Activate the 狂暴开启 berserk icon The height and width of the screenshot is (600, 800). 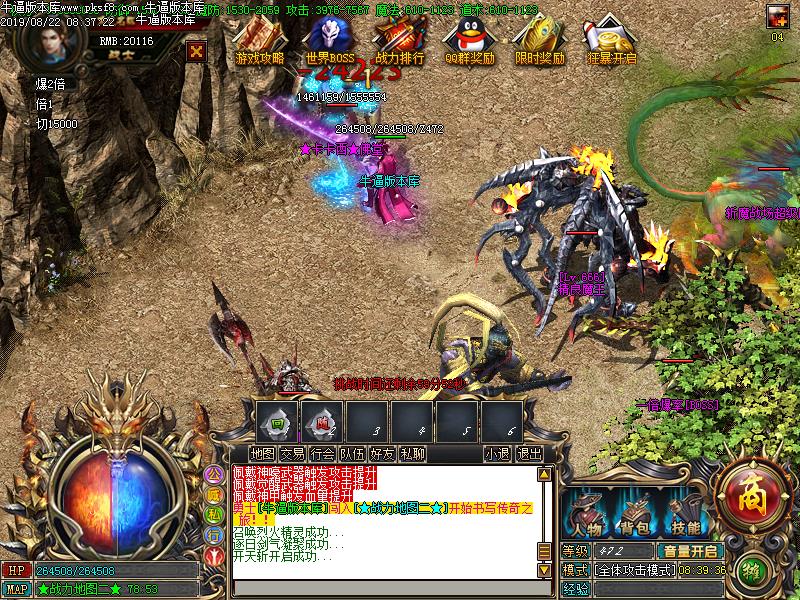pyautogui.click(x=612, y=41)
